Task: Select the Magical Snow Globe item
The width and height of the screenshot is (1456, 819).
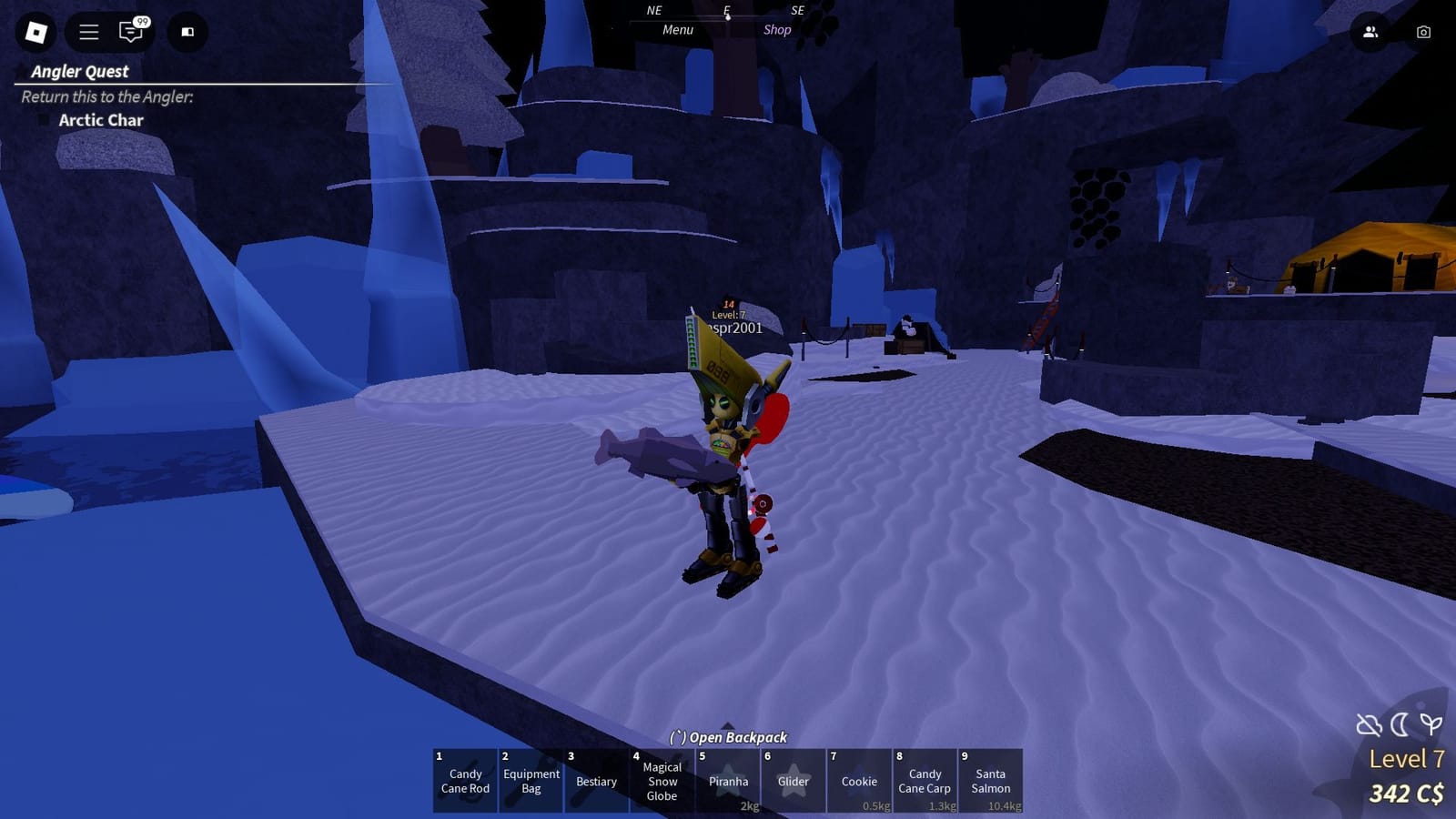Action: coord(662,781)
